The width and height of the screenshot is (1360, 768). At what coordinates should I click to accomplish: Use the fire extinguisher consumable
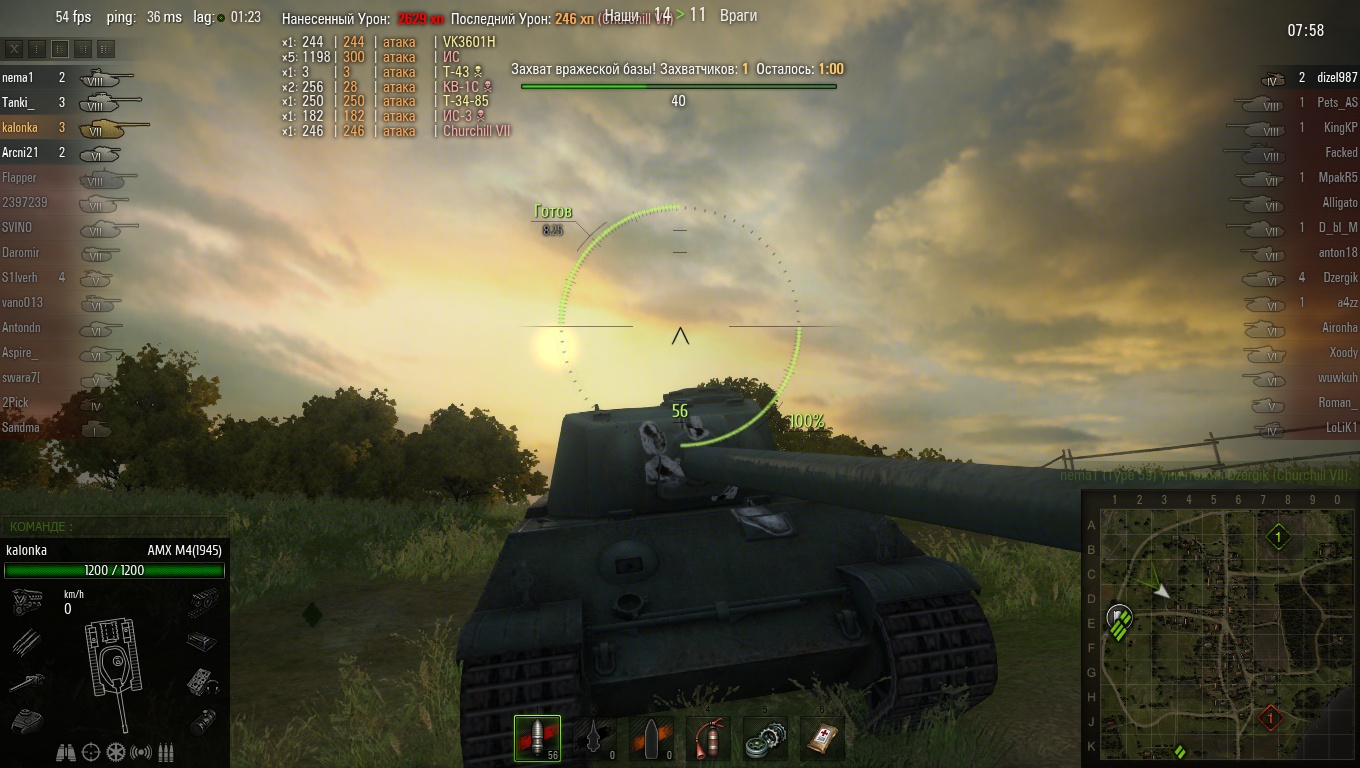(x=707, y=739)
